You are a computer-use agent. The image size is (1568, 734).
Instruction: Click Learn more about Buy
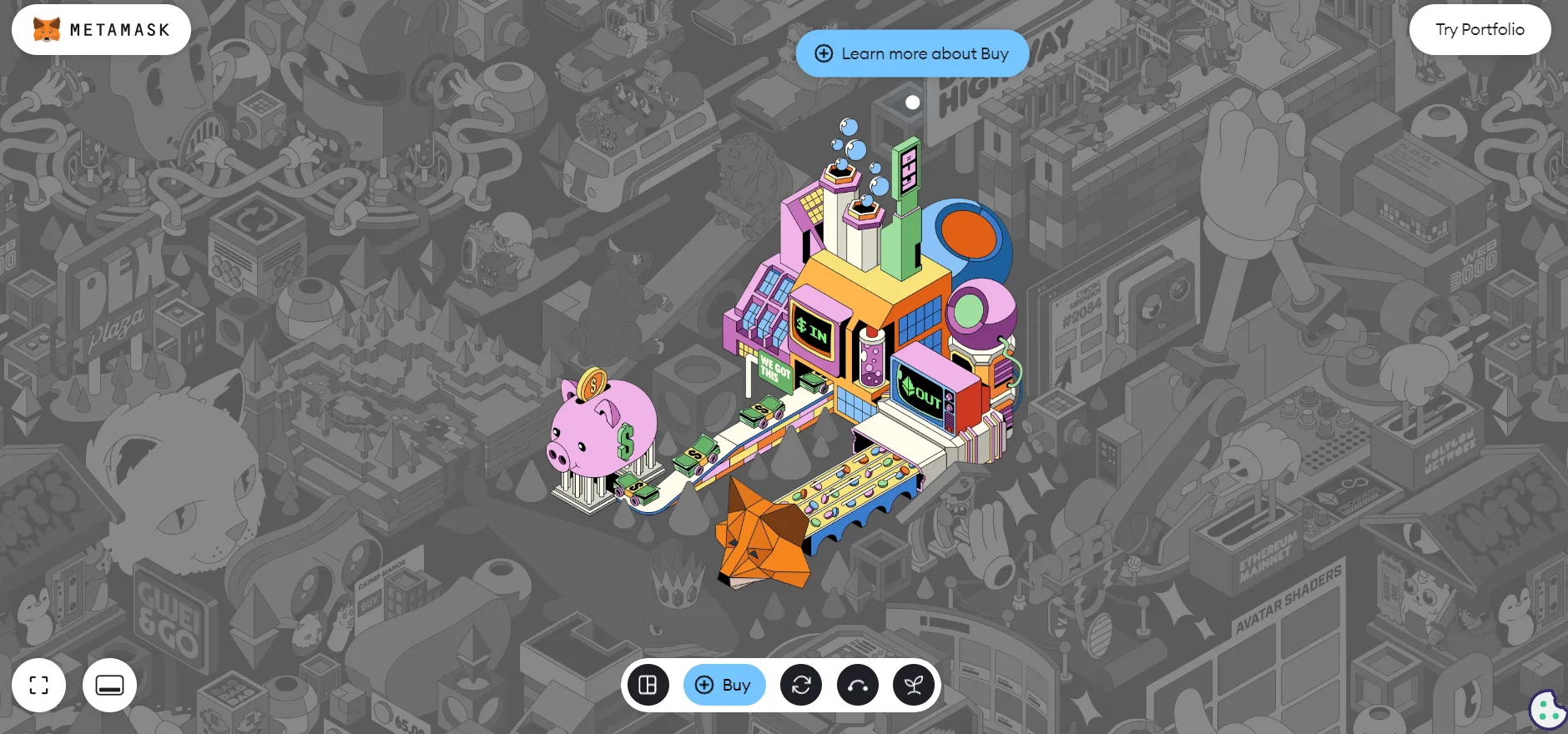912,53
